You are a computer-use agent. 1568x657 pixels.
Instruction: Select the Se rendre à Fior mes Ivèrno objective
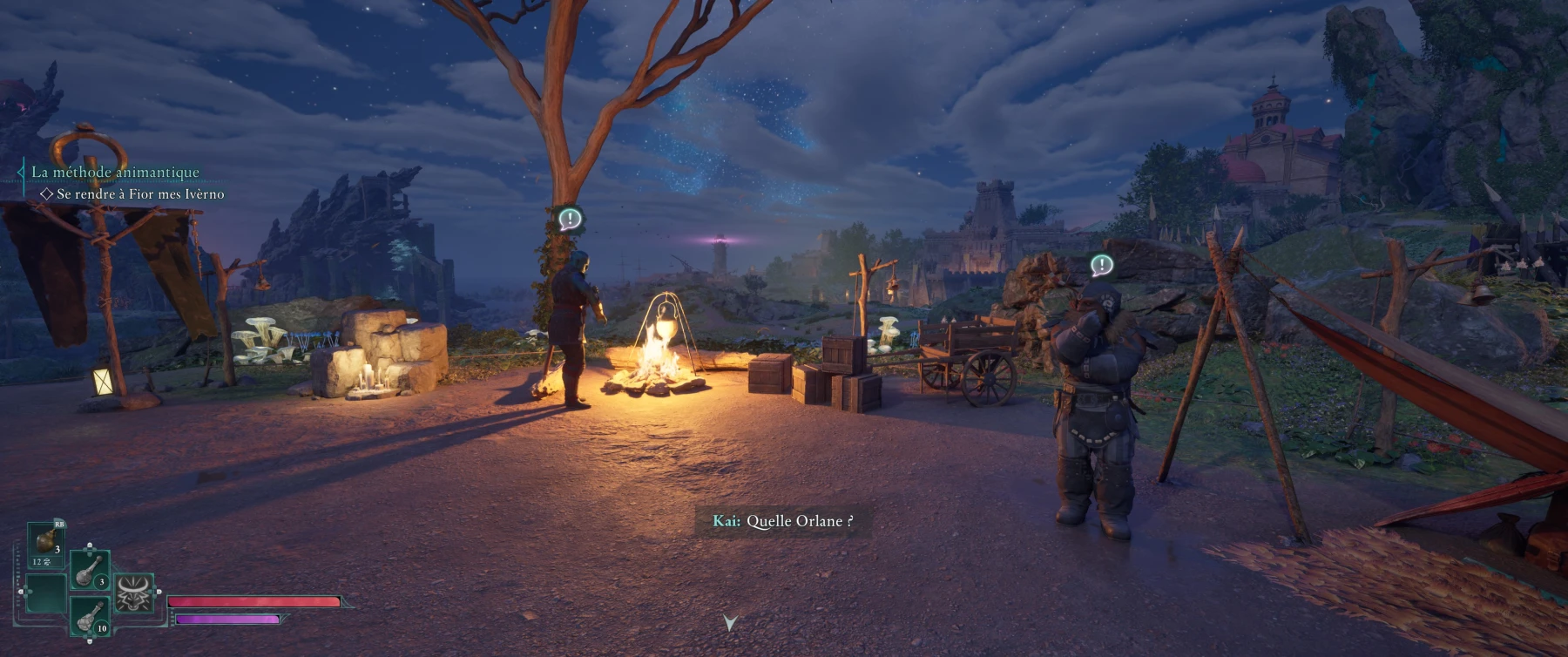pos(139,194)
